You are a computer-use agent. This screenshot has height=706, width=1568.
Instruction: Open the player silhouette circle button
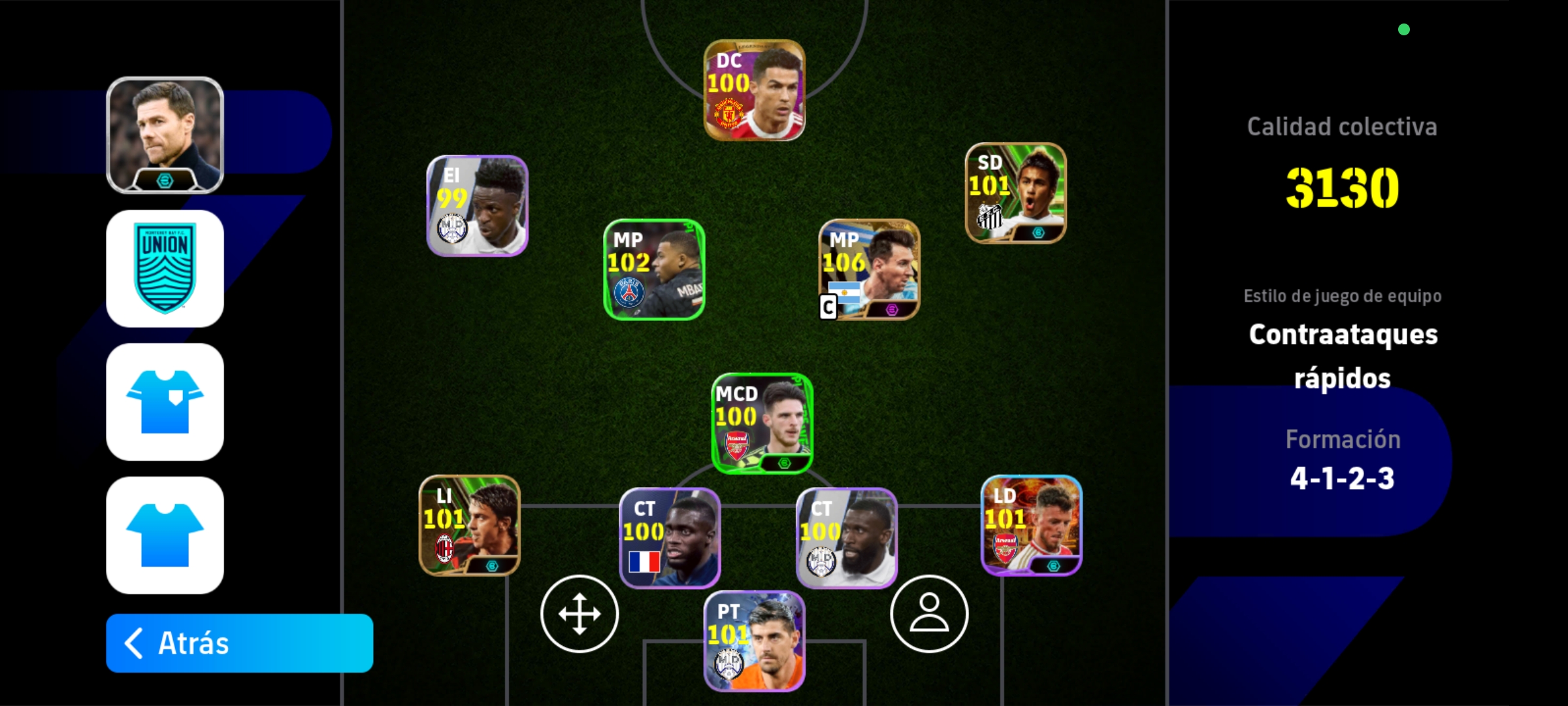pyautogui.click(x=929, y=614)
